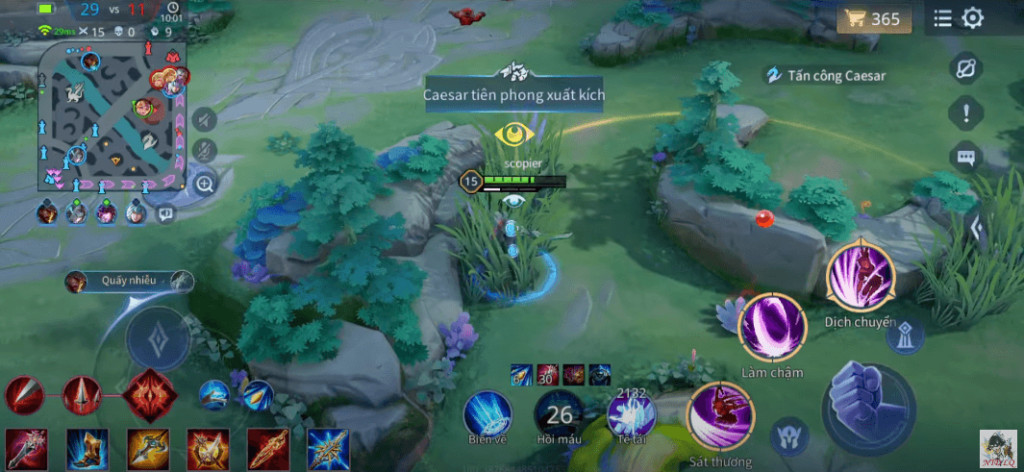Zoom the minimap with the magnifier button
1024x472 pixels.
(205, 183)
